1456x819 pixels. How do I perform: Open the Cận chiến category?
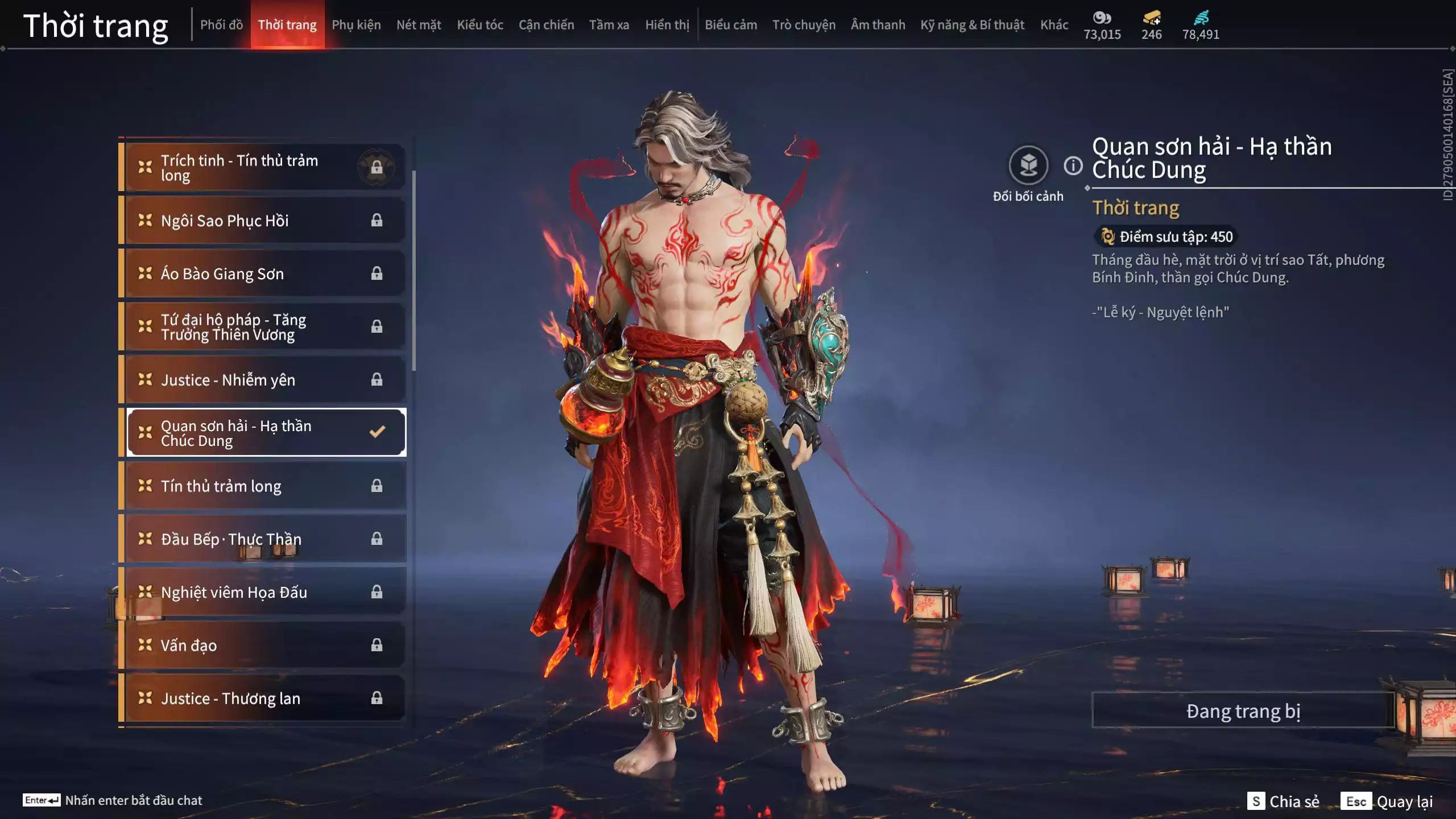click(546, 25)
